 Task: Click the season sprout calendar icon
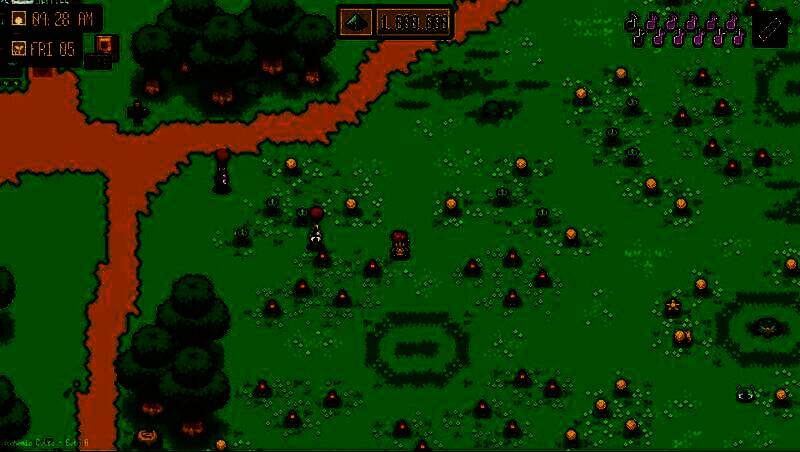[18, 48]
